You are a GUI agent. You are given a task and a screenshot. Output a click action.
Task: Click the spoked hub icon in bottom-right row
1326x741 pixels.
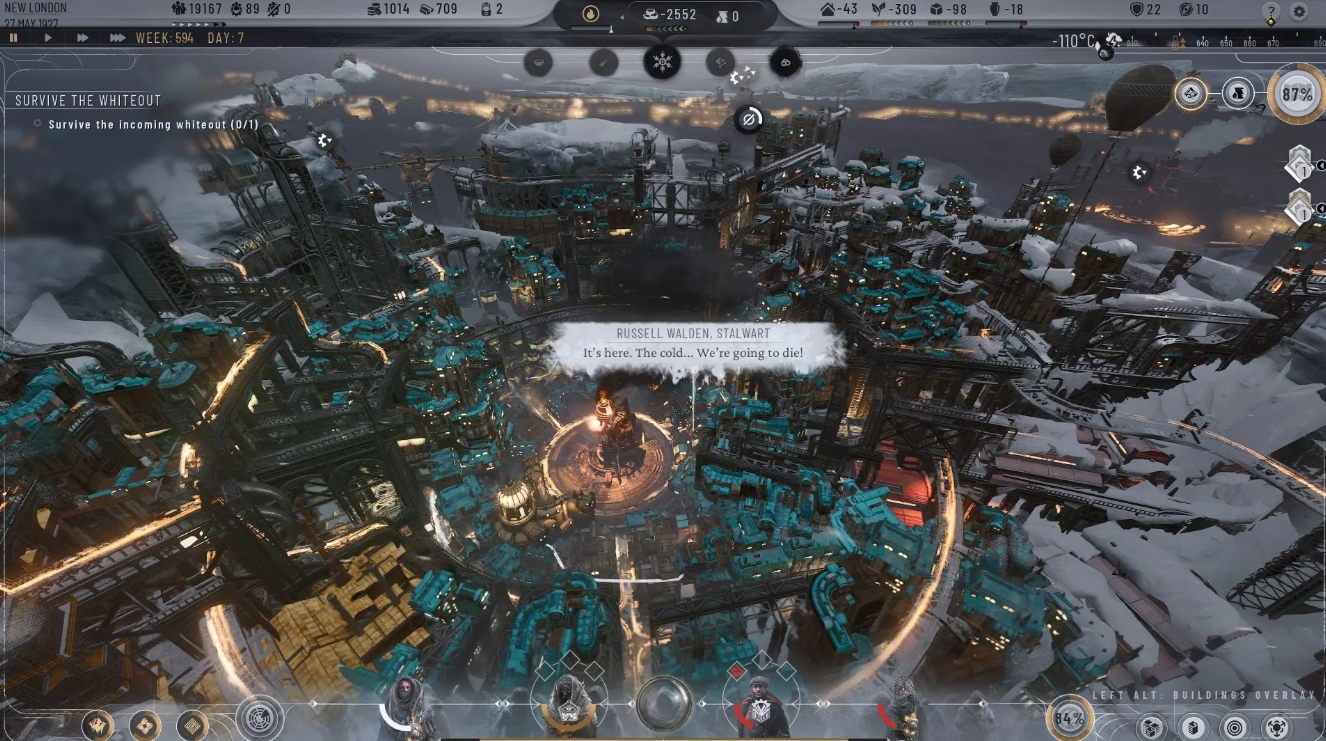(x=1277, y=728)
